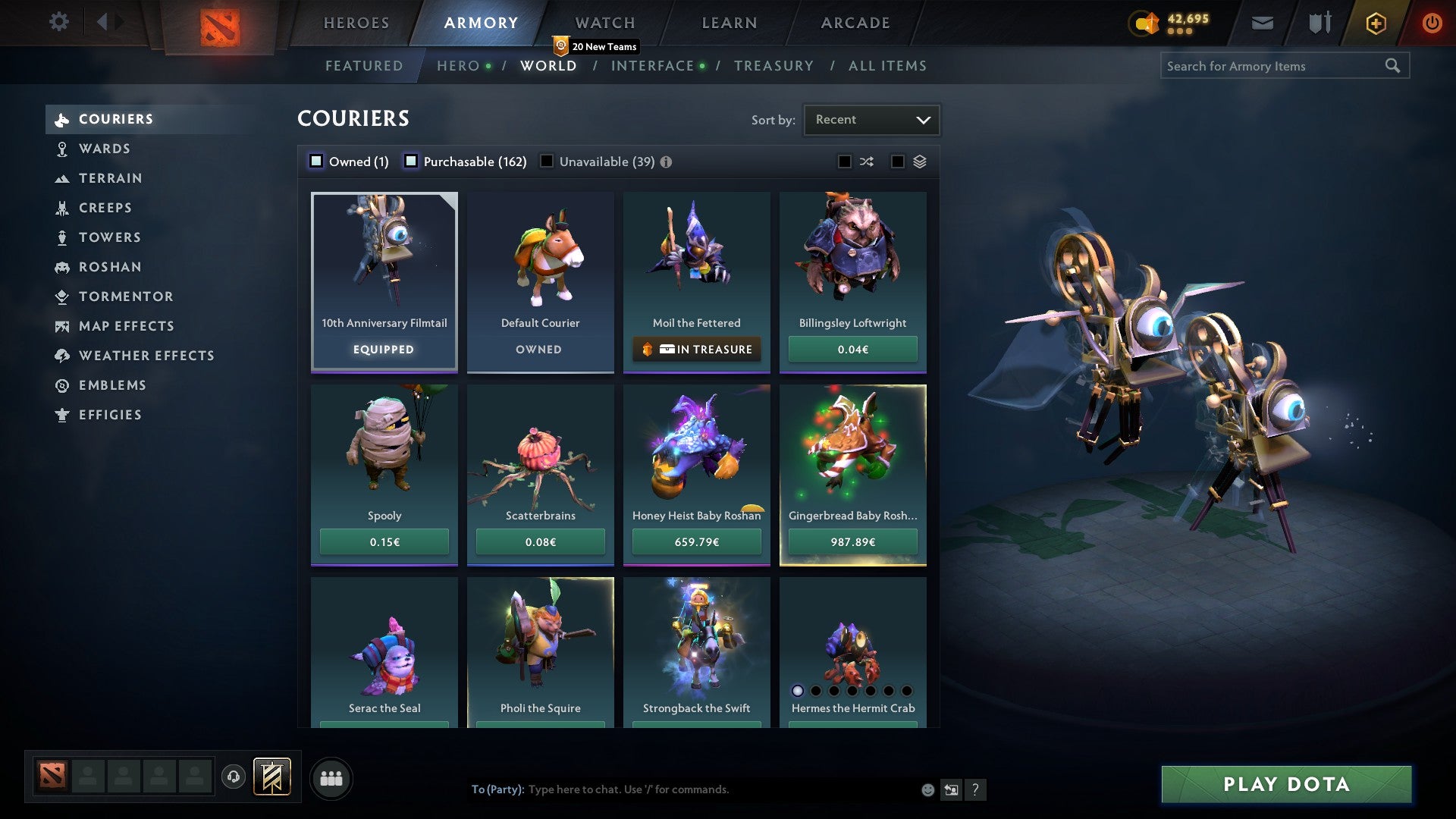Open the Terrain section
The height and width of the screenshot is (819, 1456).
[x=111, y=178]
